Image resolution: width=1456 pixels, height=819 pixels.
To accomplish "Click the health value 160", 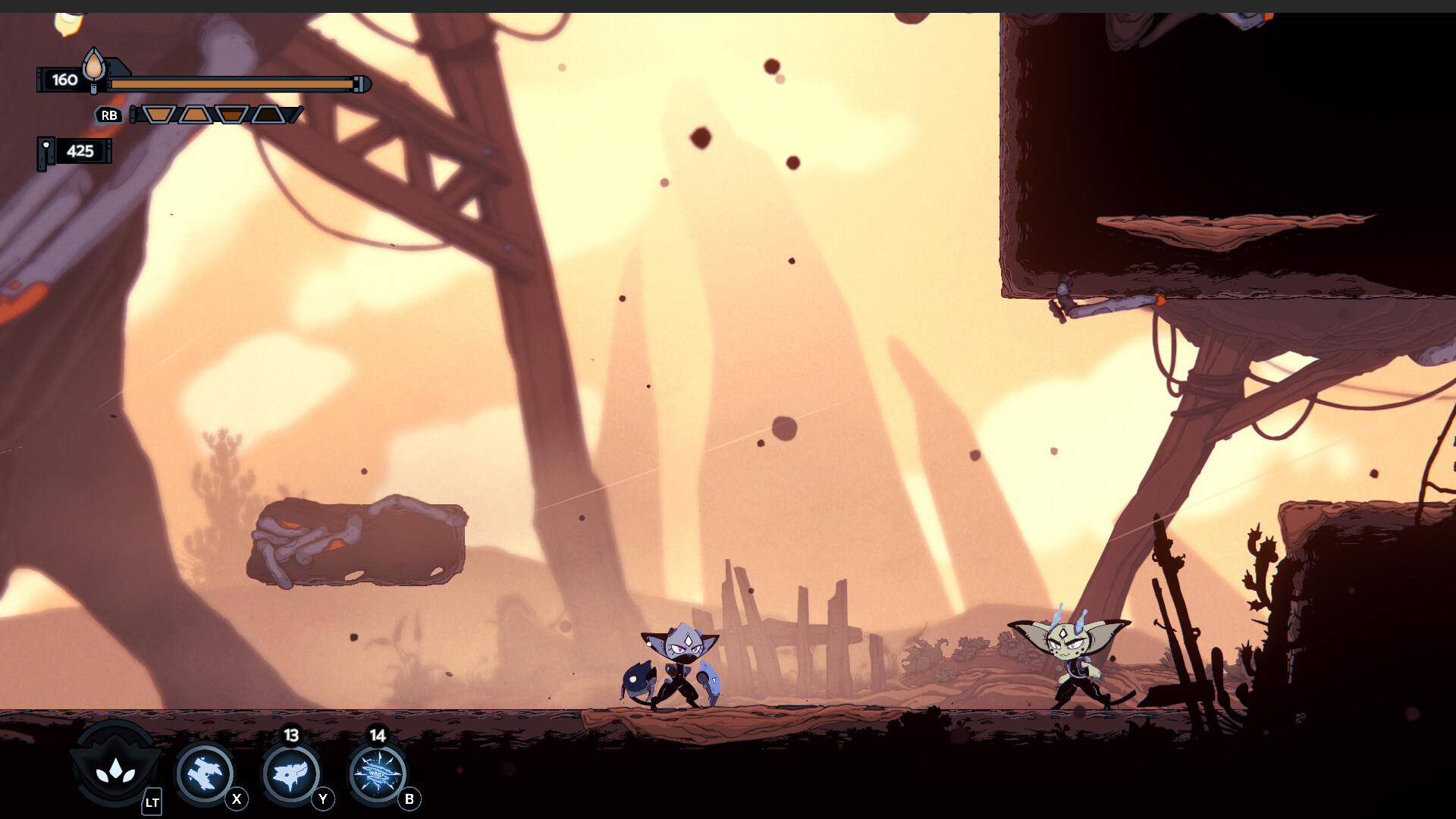I will click(65, 79).
